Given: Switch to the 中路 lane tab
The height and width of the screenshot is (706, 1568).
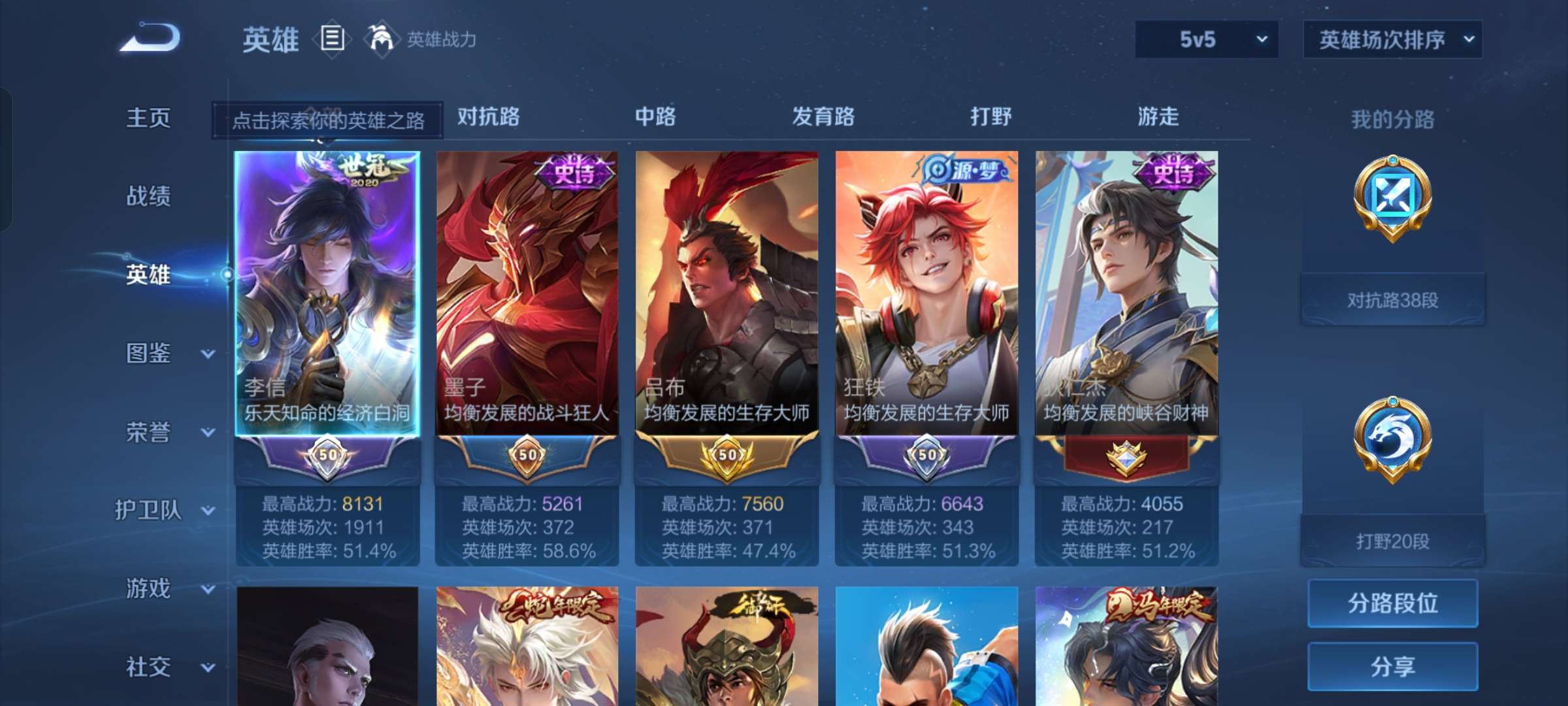Looking at the screenshot, I should (x=655, y=118).
